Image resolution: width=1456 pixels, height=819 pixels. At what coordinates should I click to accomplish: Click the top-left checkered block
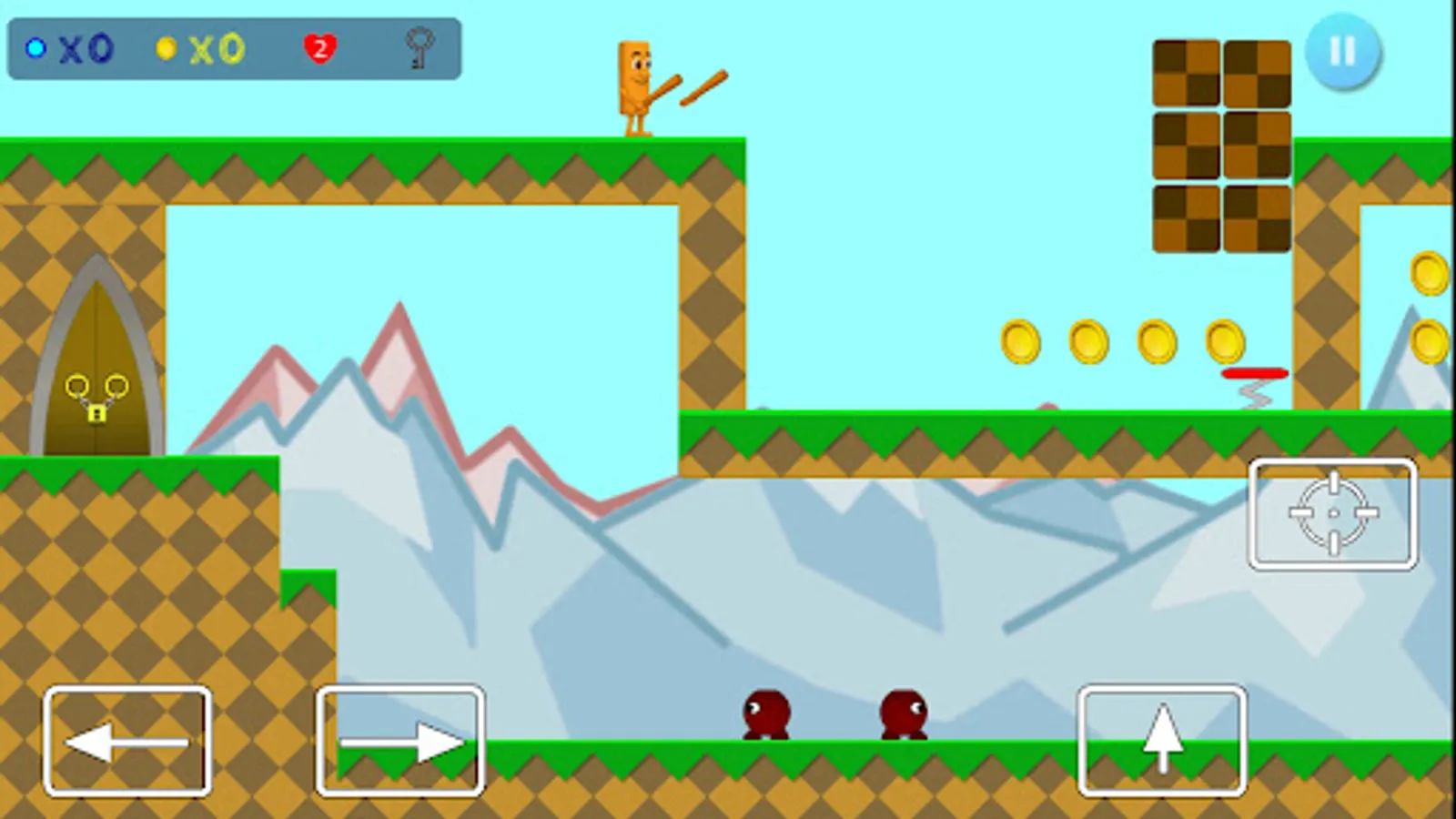pos(1186,73)
